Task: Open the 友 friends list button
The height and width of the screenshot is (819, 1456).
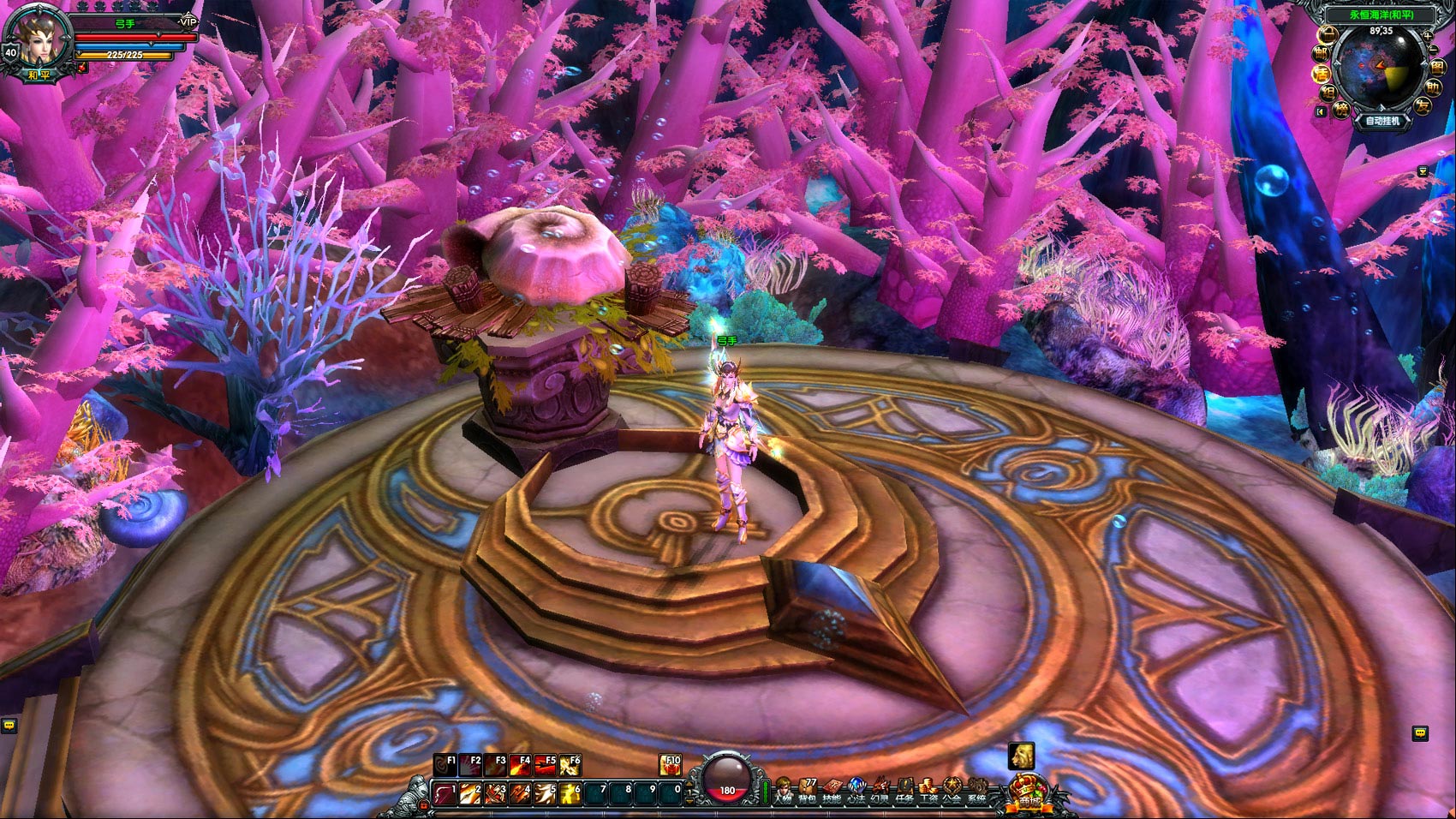Action: point(1423,106)
